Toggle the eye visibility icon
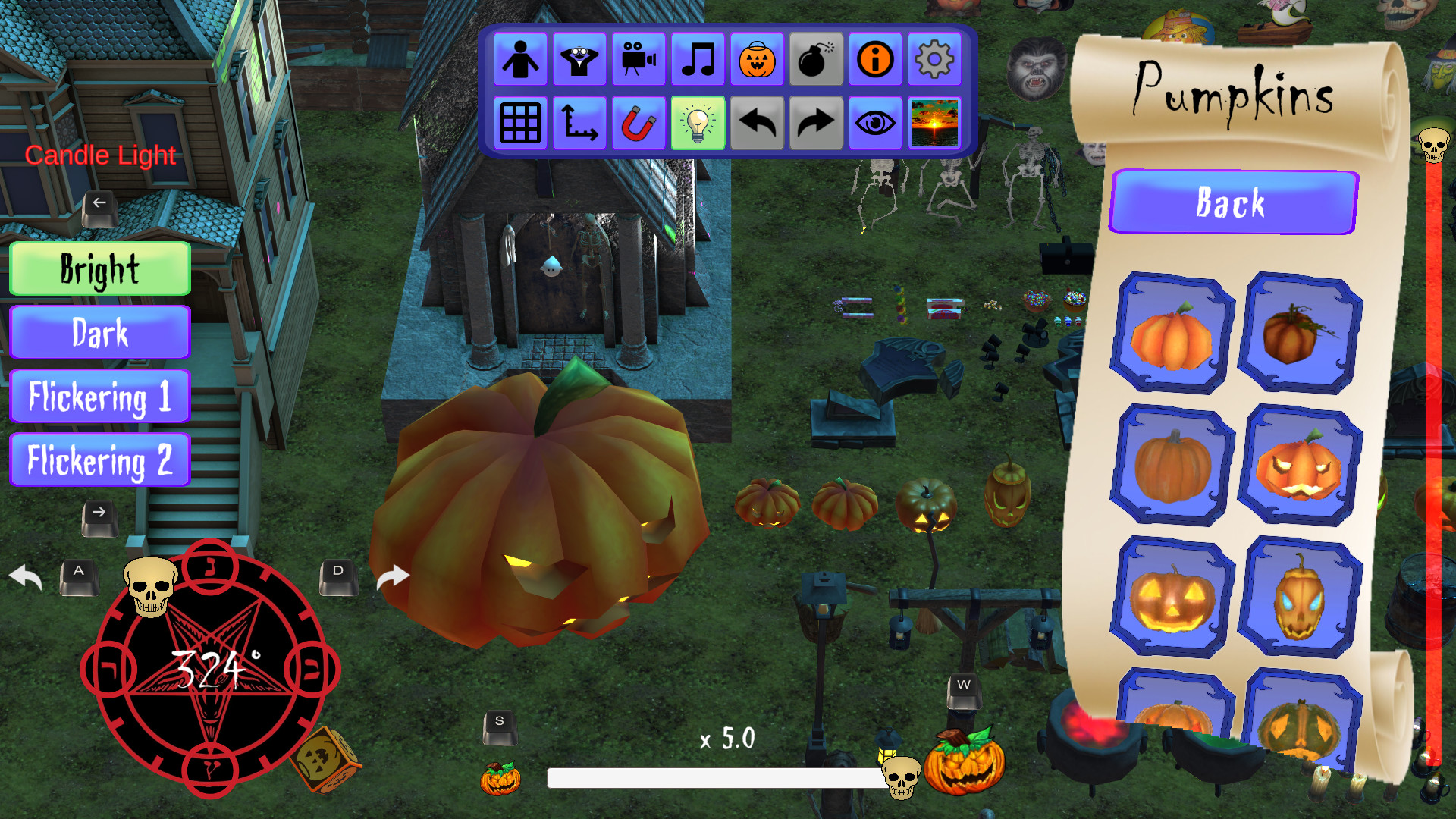This screenshot has height=819, width=1456. point(874,122)
